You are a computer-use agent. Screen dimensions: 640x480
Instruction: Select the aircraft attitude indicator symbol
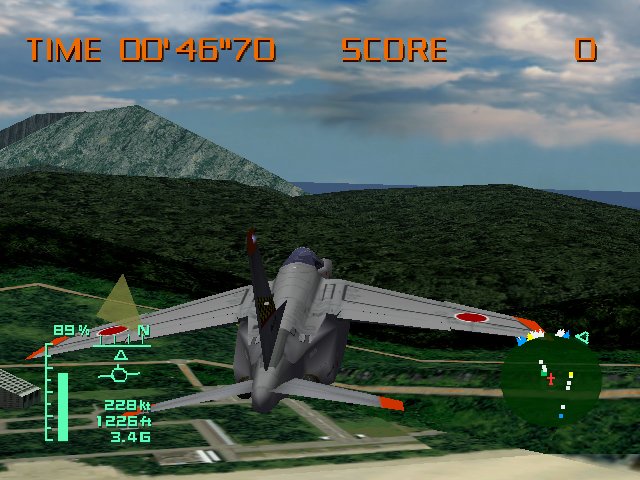[x=120, y=373]
